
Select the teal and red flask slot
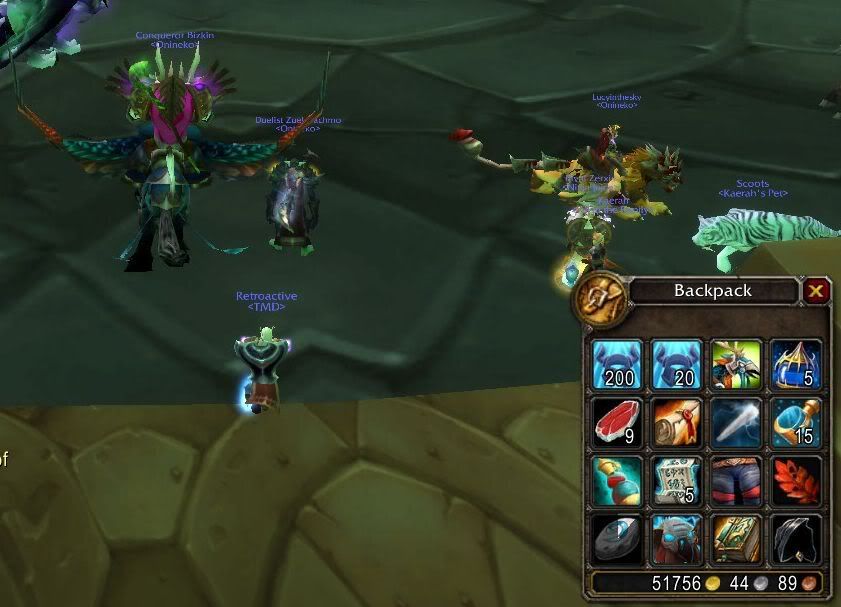point(616,481)
